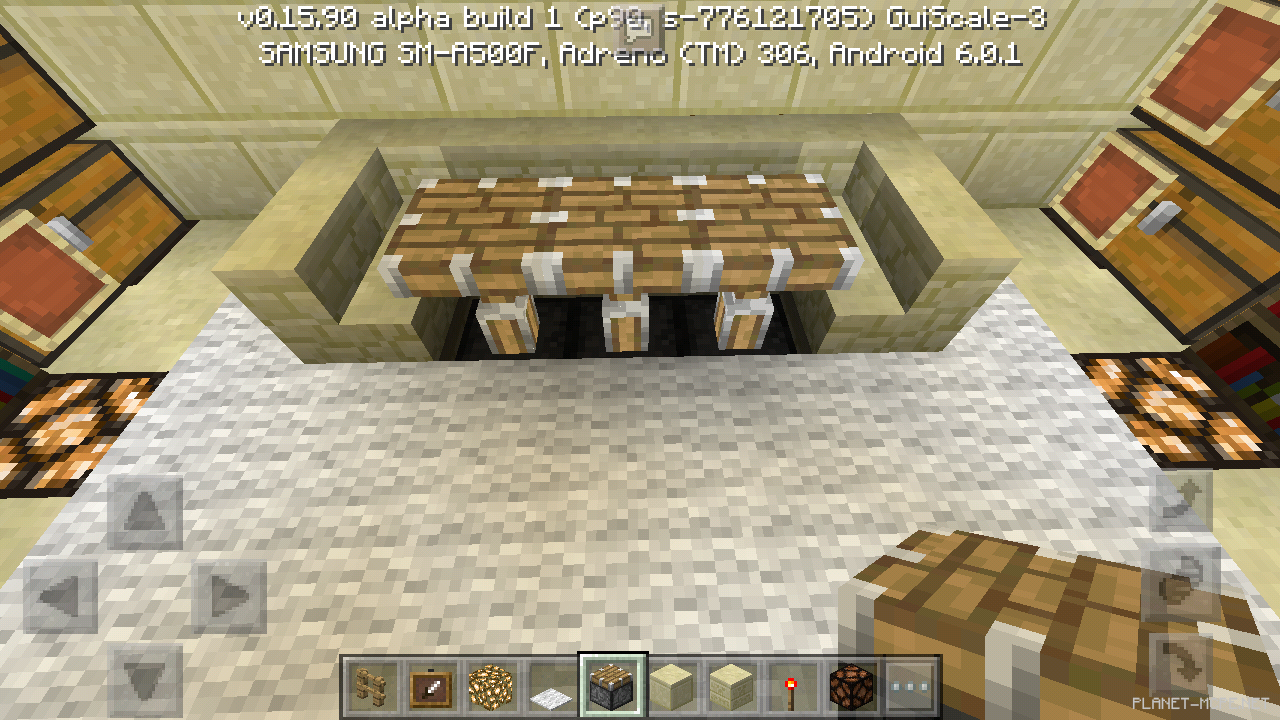Pick the piston block in the hotbar

tap(612, 687)
